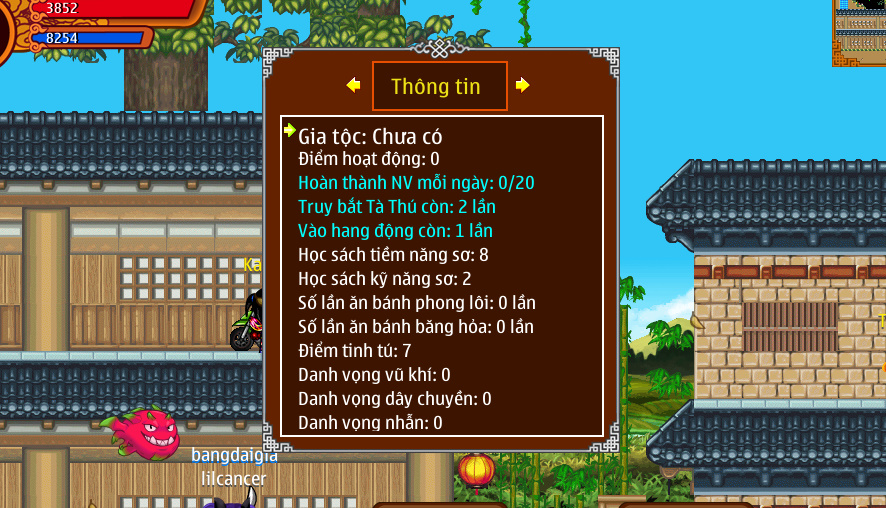Viewport: 886px width, 508px height.
Task: Select the Truy bắt Tà Thú row
Action: click(397, 207)
